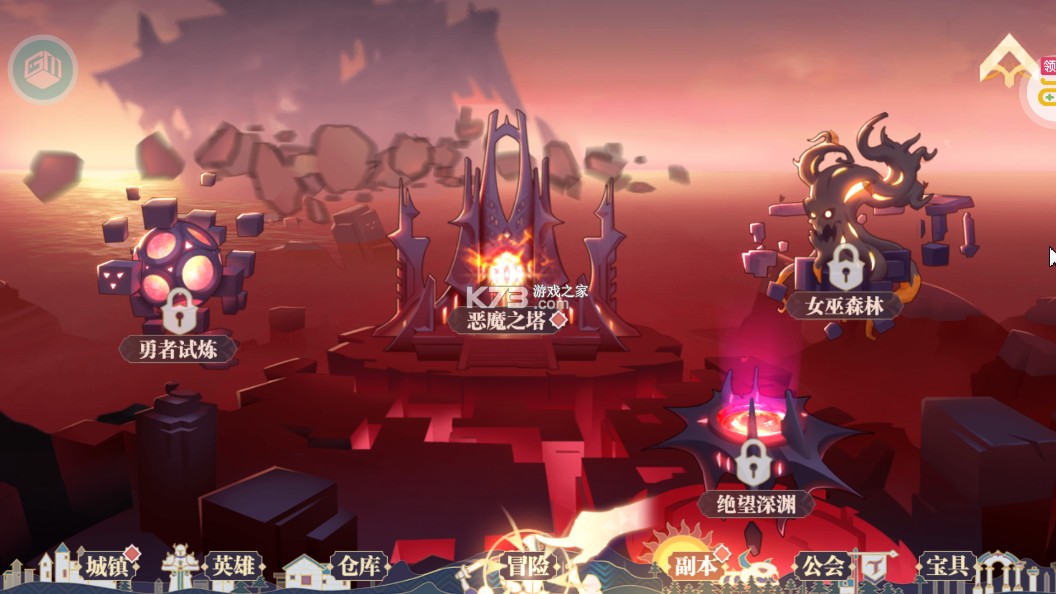
Task: Open the 仓库 warehouse tab
Action: (357, 567)
